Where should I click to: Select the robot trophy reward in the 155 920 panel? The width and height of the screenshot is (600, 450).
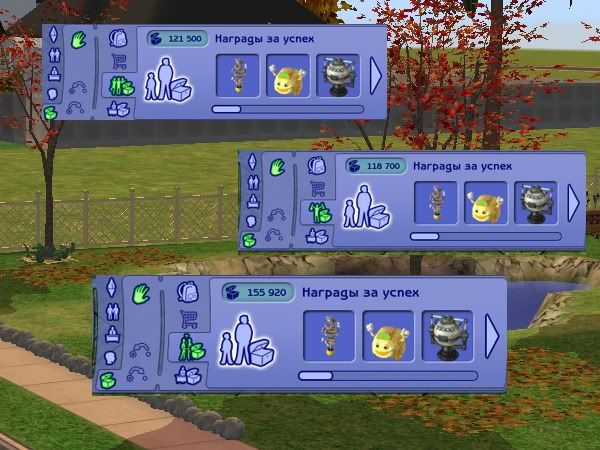(x=329, y=335)
